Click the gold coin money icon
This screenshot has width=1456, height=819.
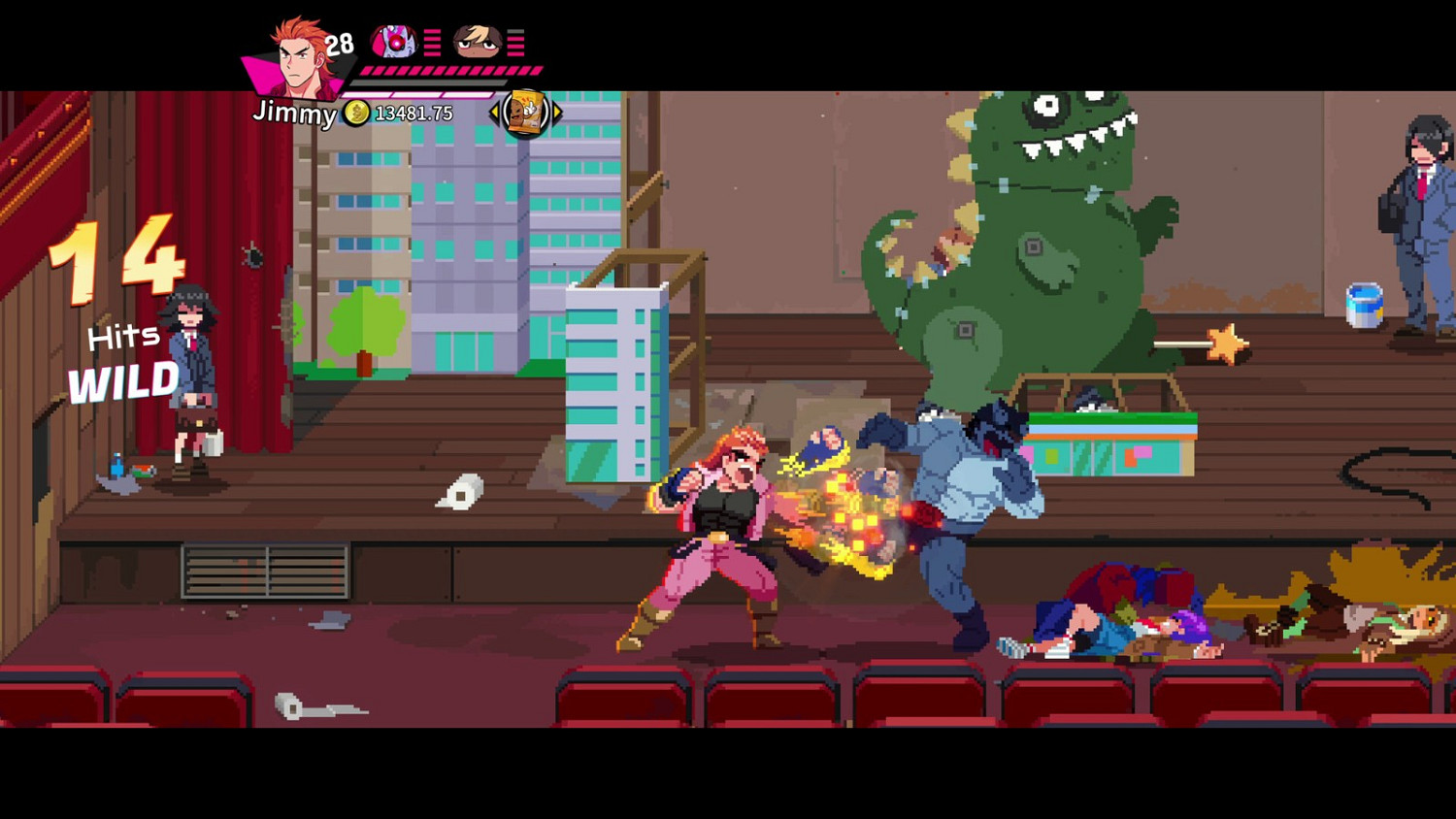tap(356, 113)
